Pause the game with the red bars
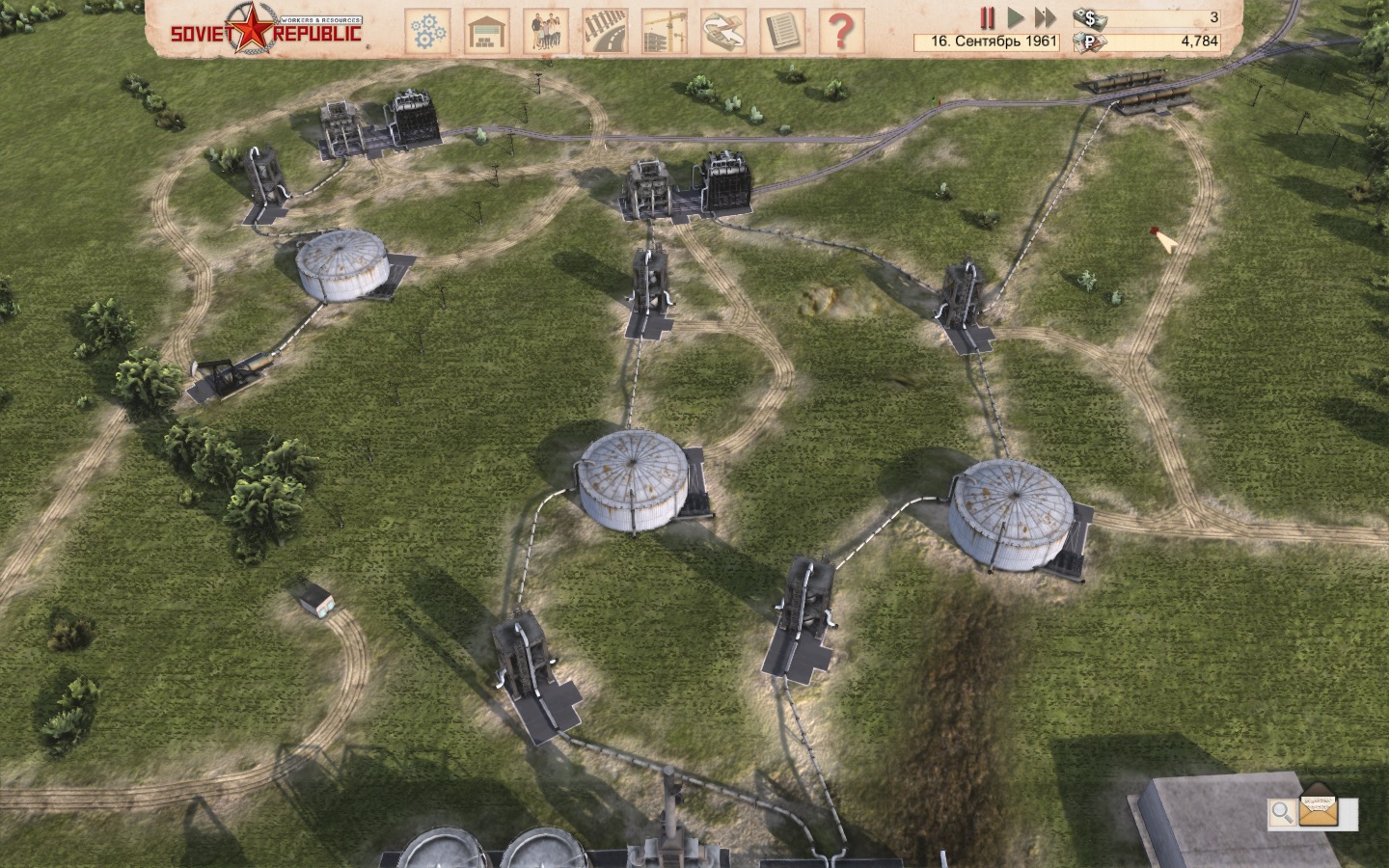The width and height of the screenshot is (1389, 868). click(987, 17)
